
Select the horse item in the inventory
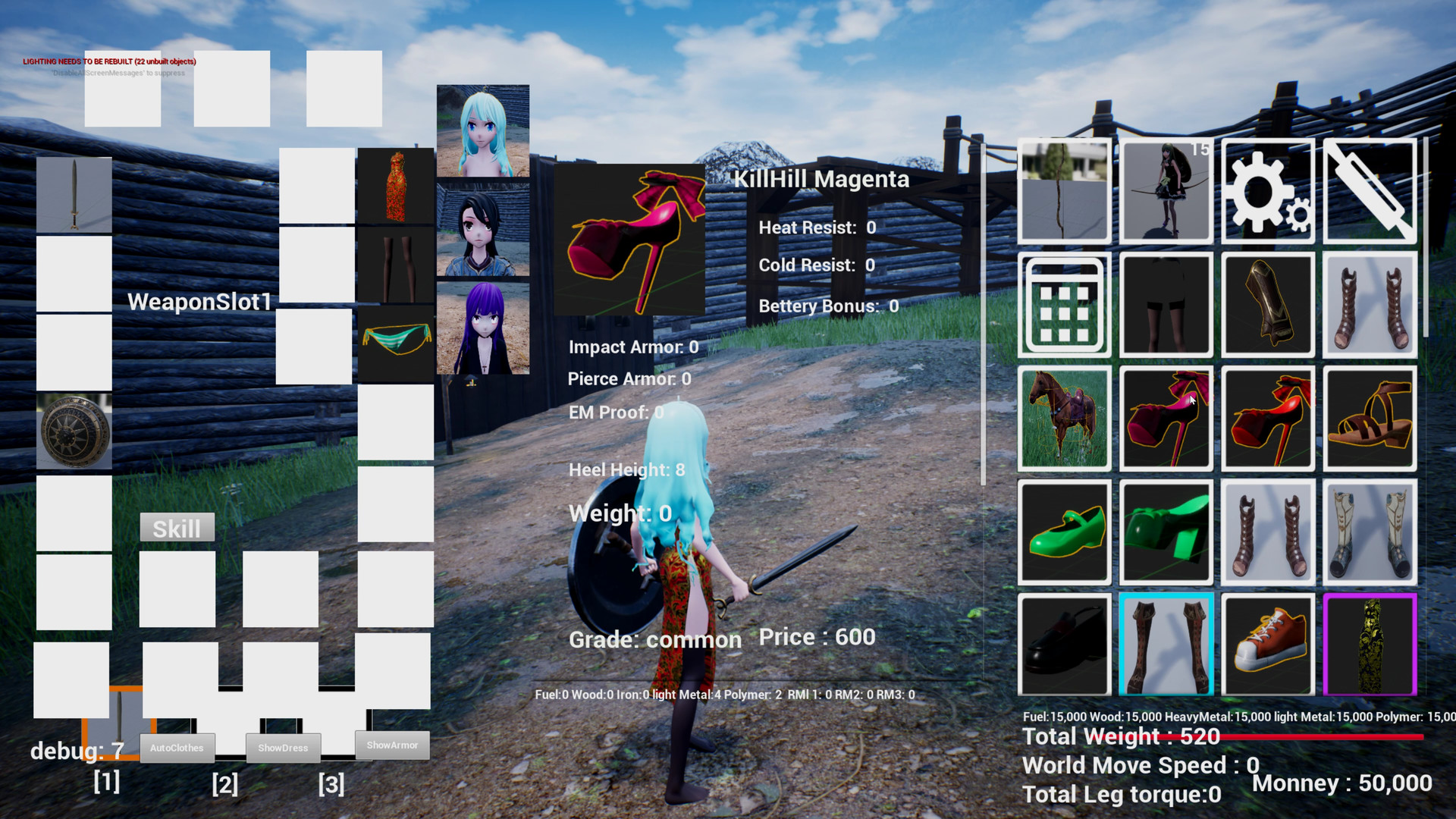click(1064, 418)
